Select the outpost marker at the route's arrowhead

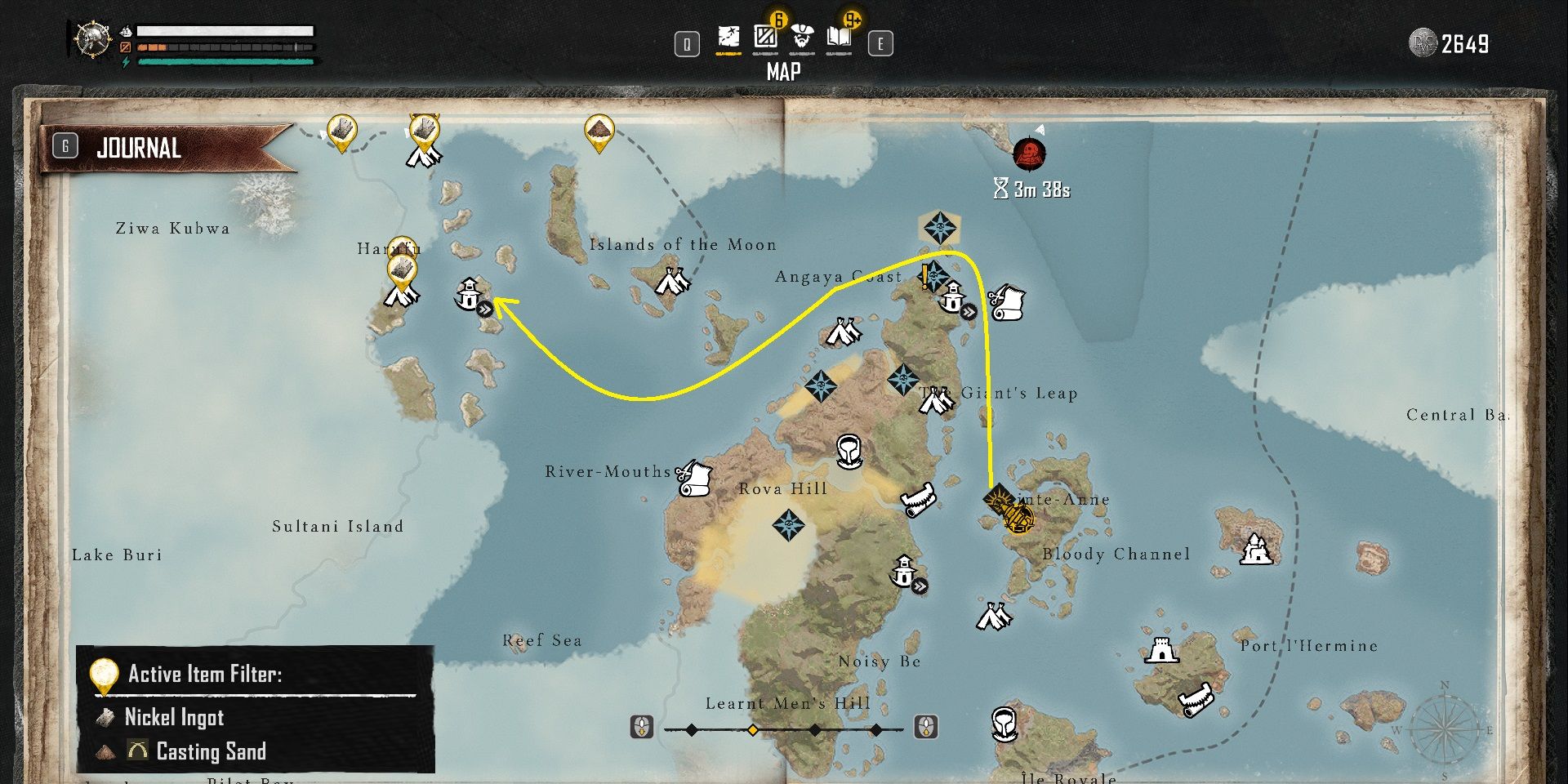(470, 295)
